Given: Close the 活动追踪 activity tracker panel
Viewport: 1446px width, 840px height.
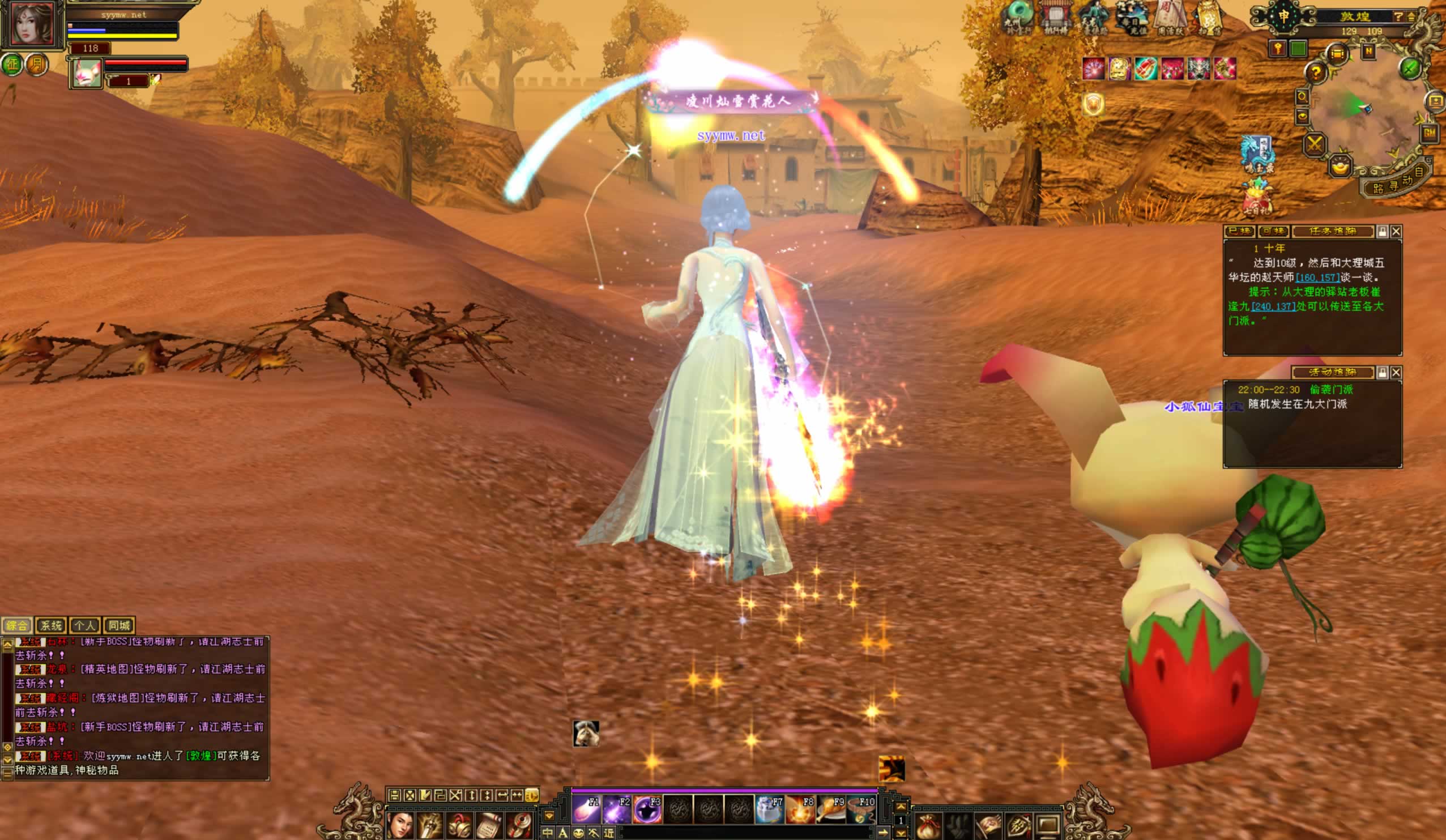Looking at the screenshot, I should click(x=1396, y=372).
